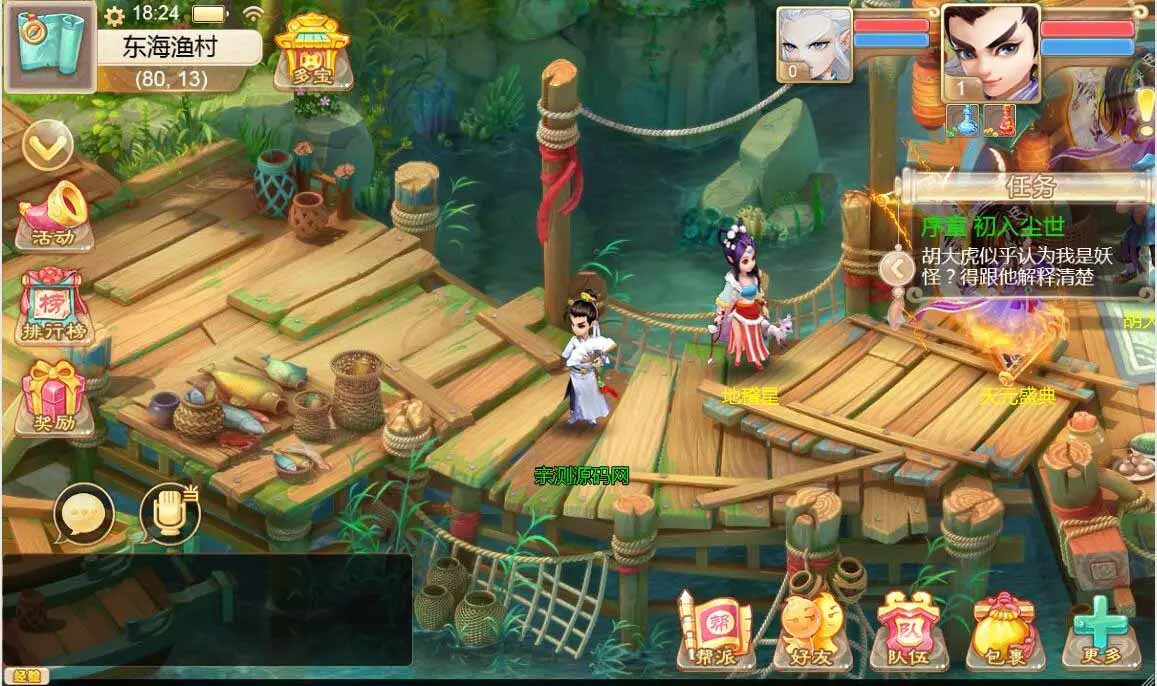Screen dimensions: 1157x686
Task: Open the player character portrait
Action: 990,52
